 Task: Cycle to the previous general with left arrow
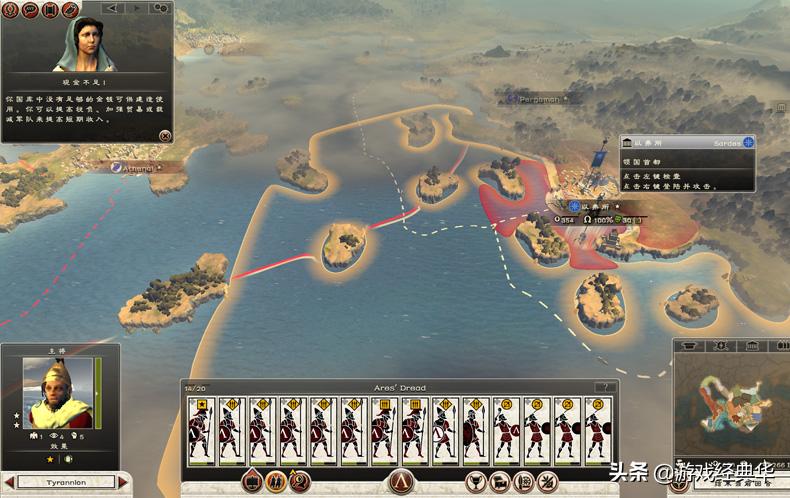[9, 482]
